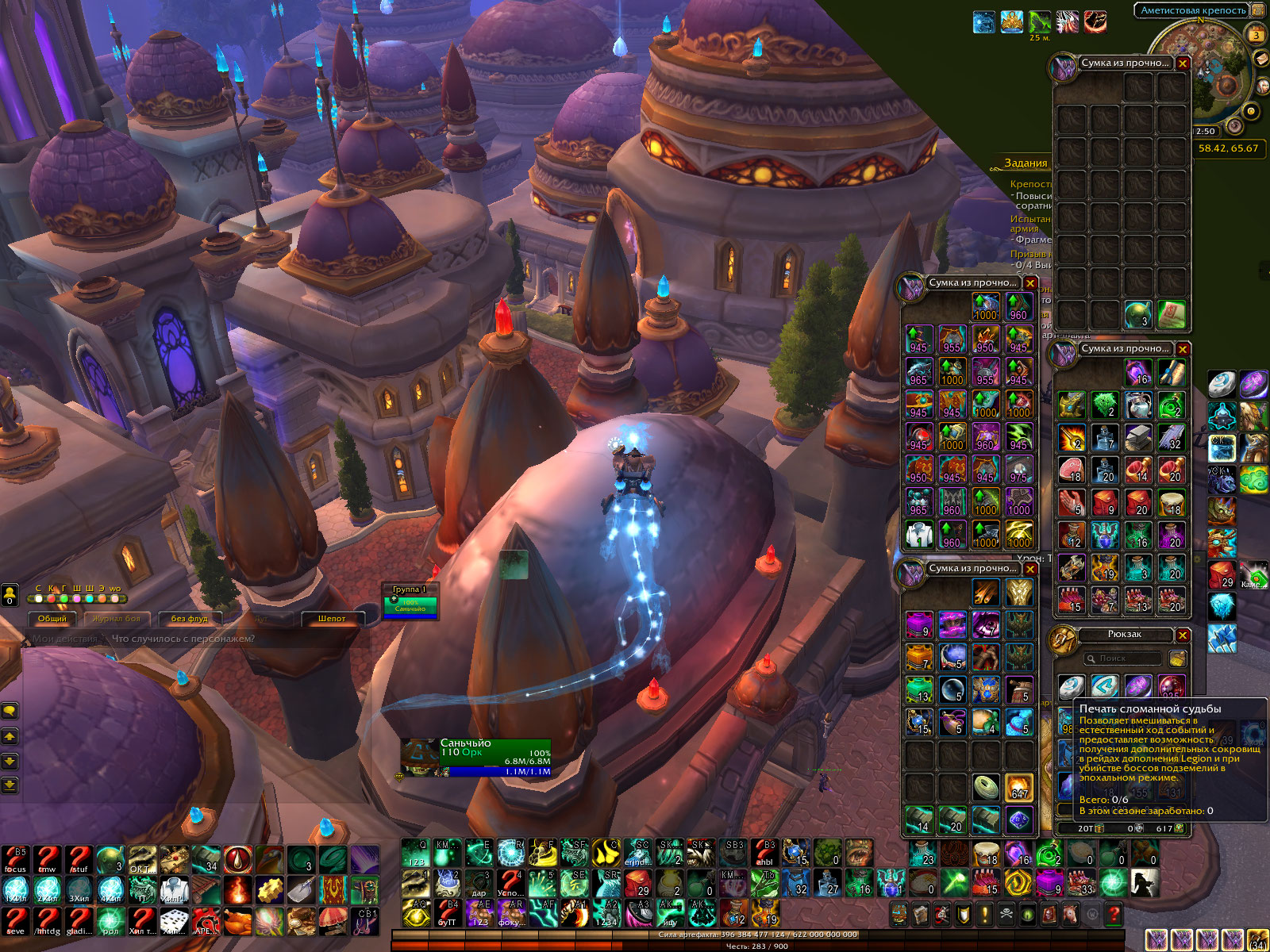
Task: Use the white dice icon on the action bar
Action: pos(174,921)
